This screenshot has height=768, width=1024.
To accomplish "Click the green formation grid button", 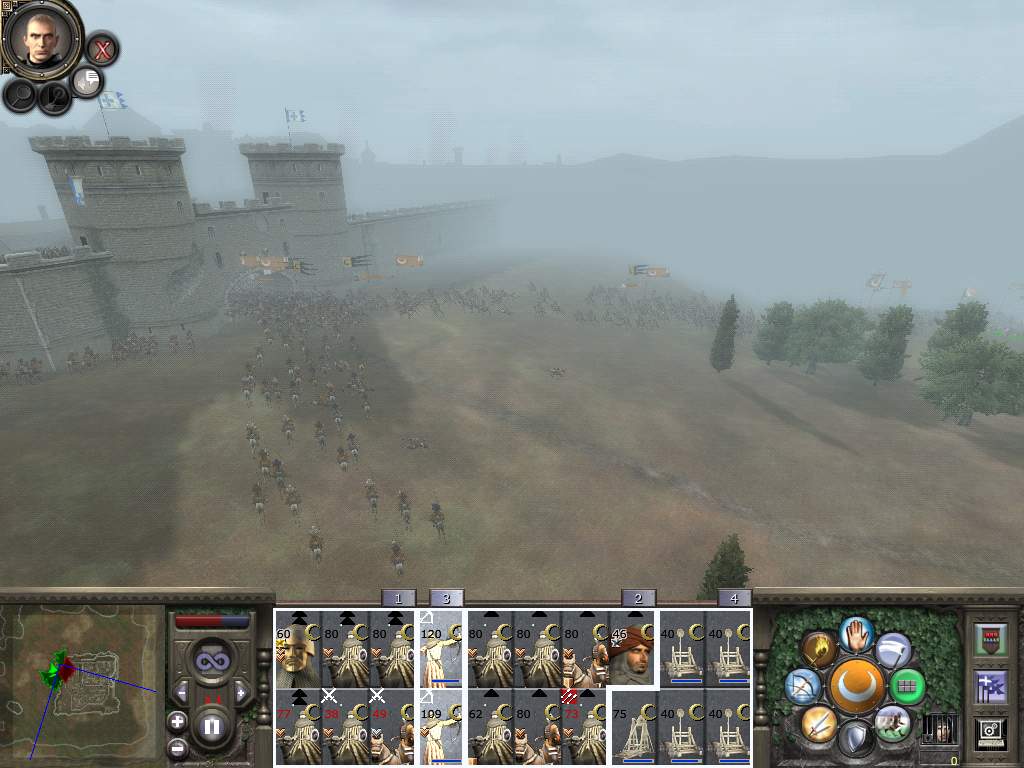I will click(x=907, y=686).
